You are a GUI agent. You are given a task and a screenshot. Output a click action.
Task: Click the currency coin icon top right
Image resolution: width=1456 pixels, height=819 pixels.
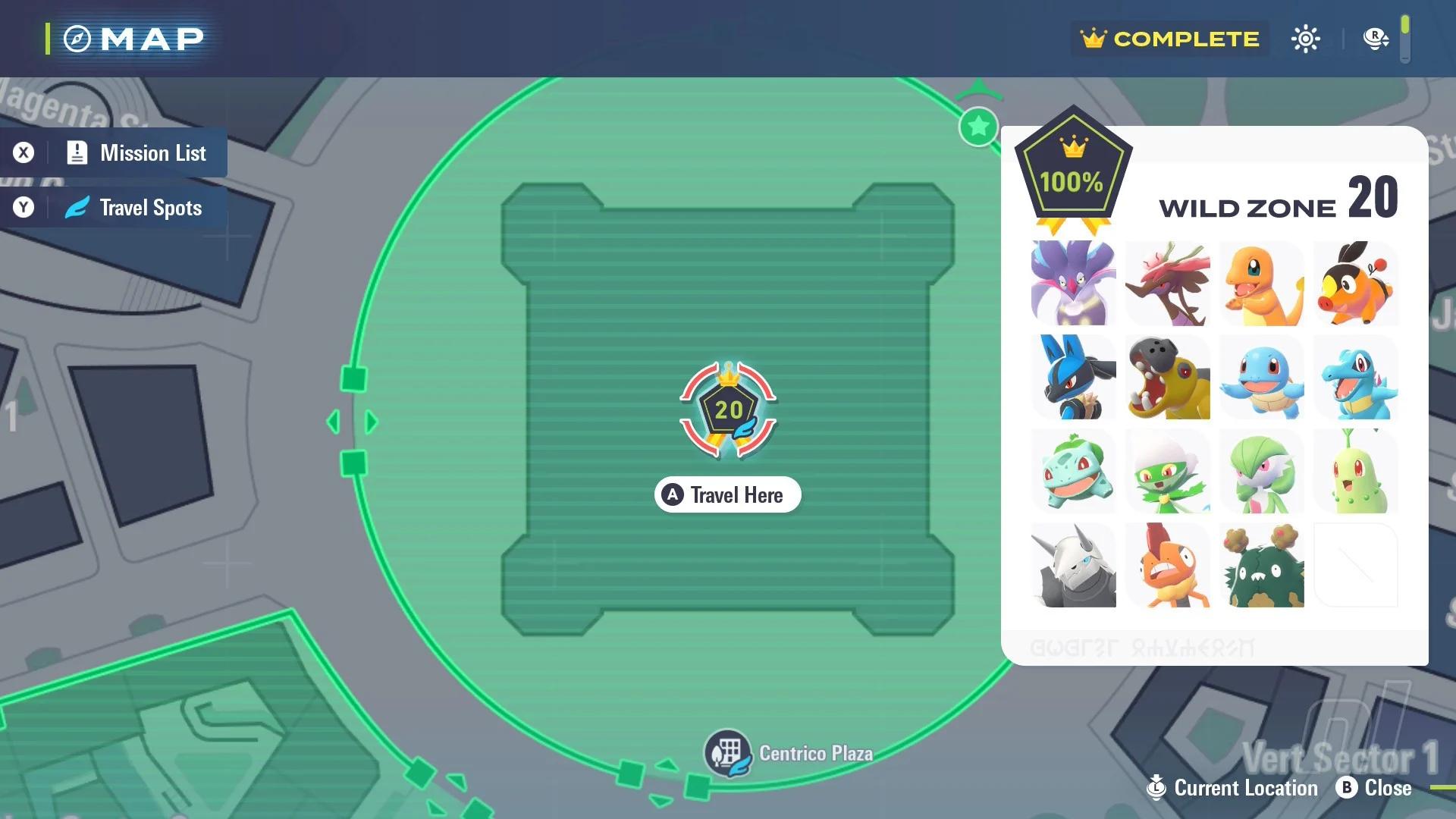pyautogui.click(x=1374, y=37)
